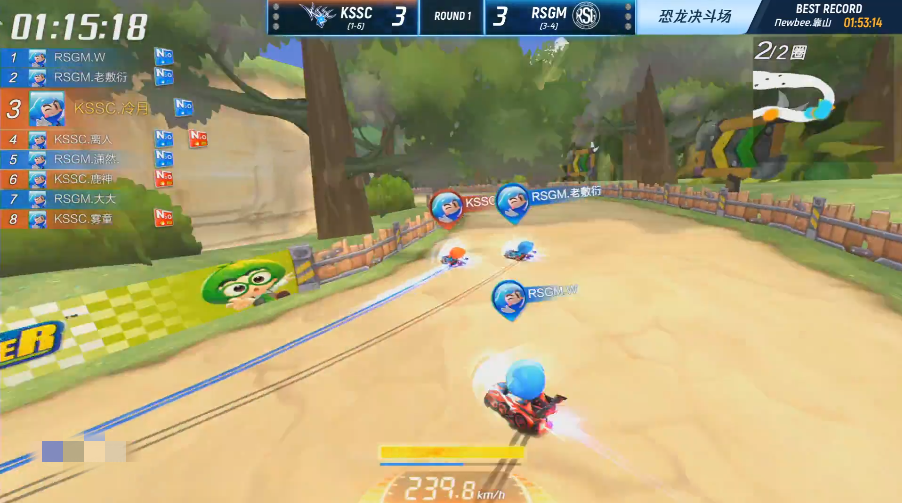
Task: Click the 恐龙决斗场 track name banner
Action: point(696,17)
